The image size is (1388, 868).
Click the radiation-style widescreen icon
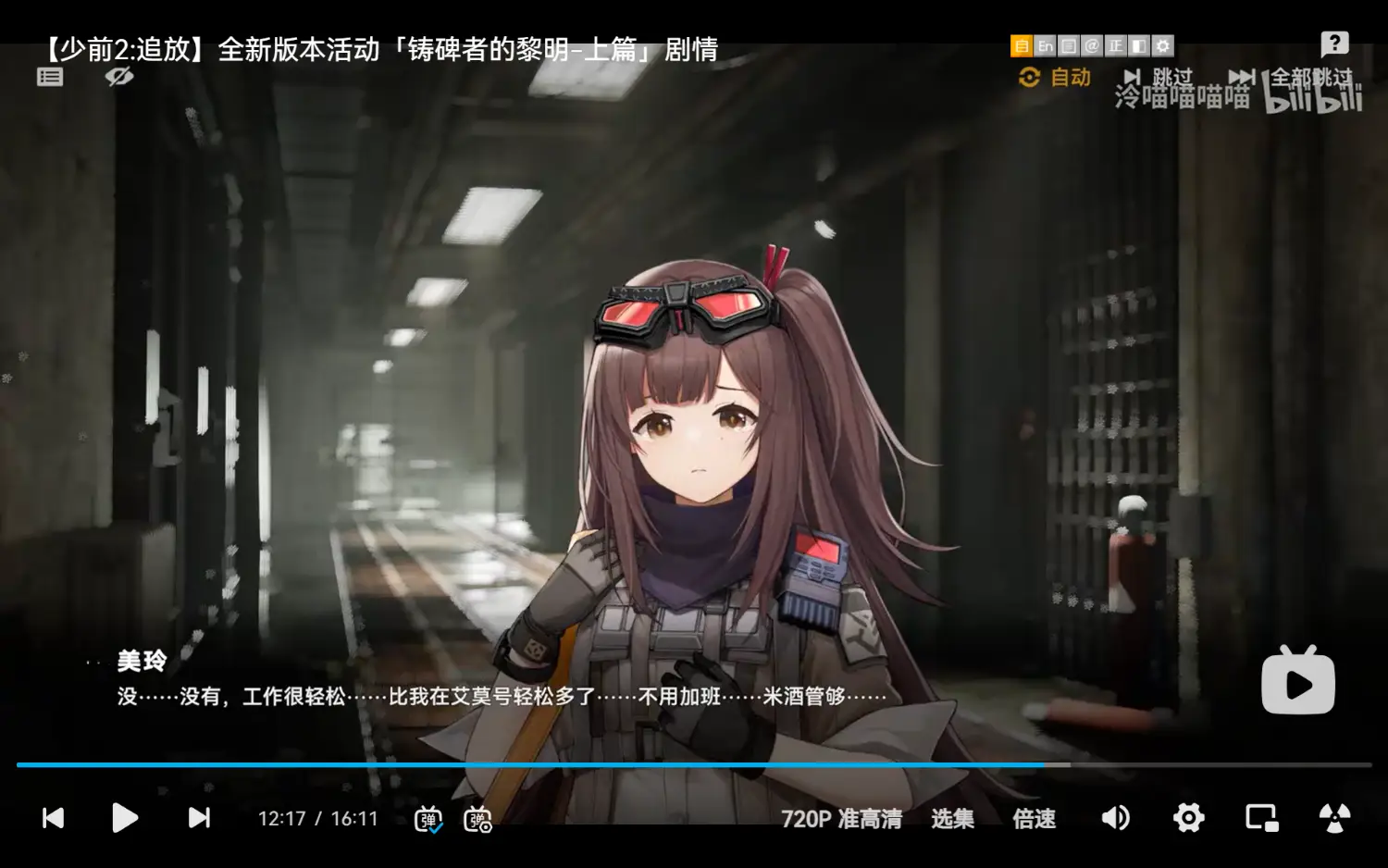1335,818
